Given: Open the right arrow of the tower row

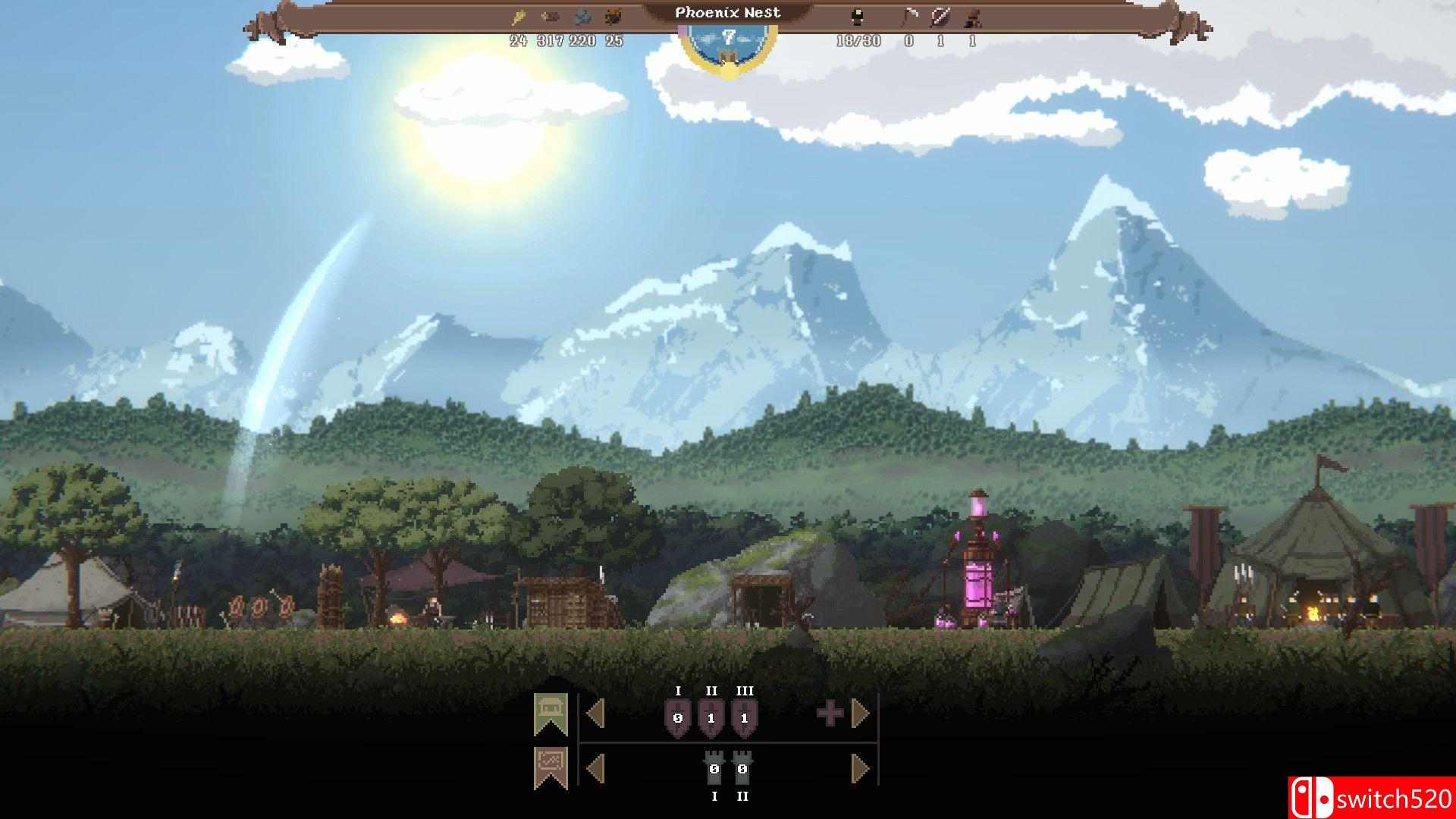Looking at the screenshot, I should tap(858, 768).
